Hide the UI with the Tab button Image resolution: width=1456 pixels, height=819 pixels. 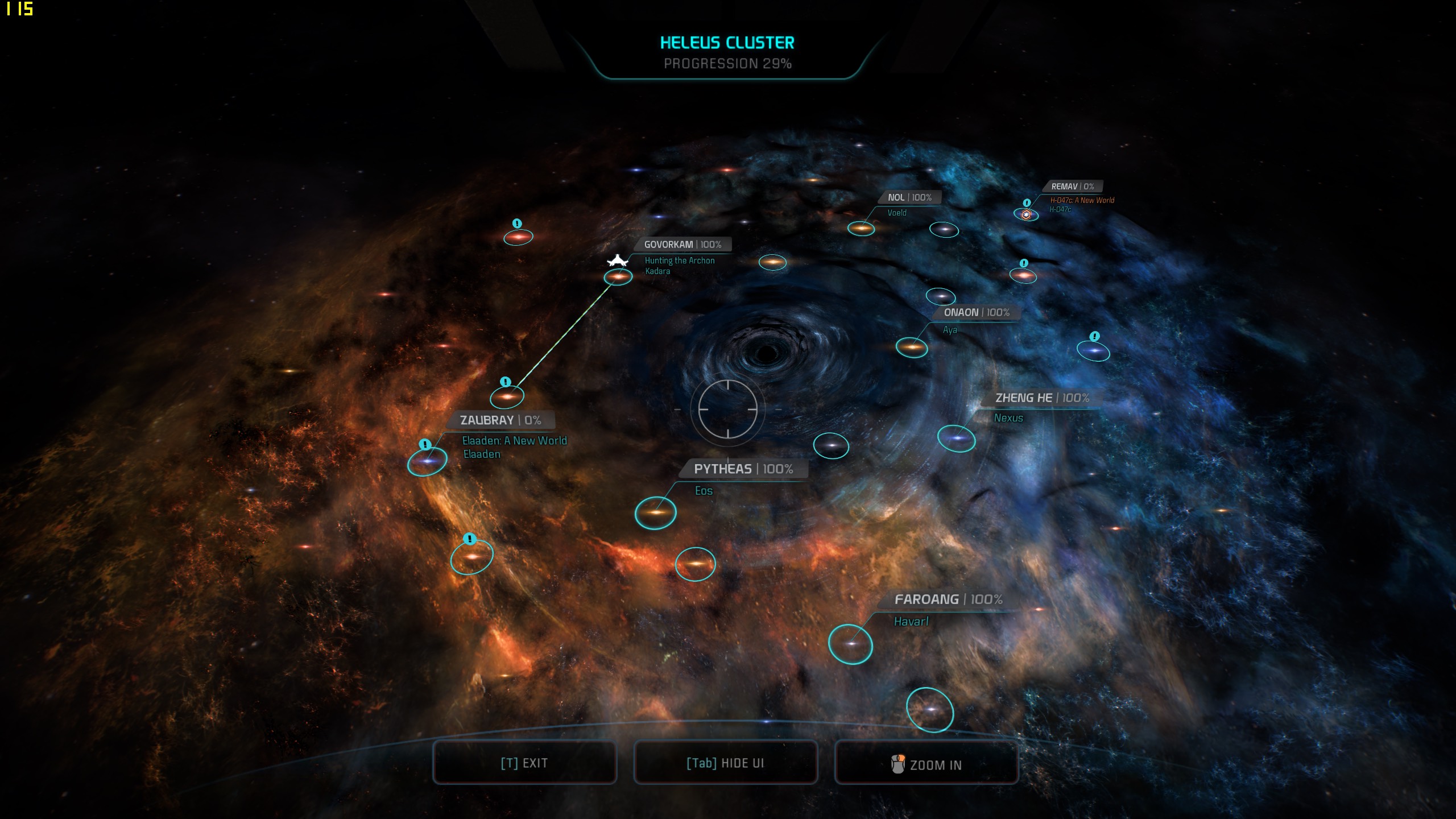tap(725, 763)
